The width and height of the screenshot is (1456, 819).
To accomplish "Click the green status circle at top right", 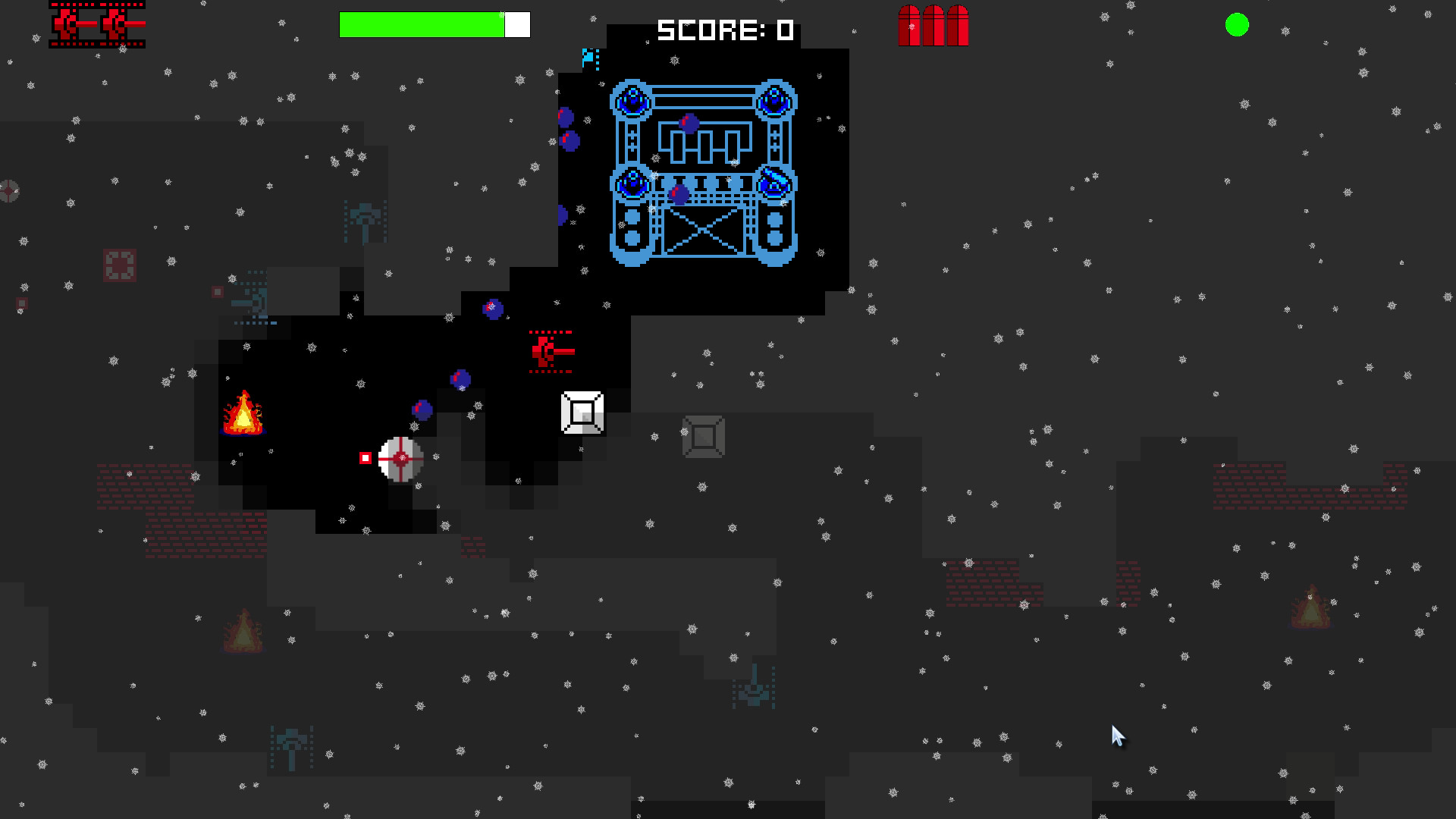I will point(1235,26).
